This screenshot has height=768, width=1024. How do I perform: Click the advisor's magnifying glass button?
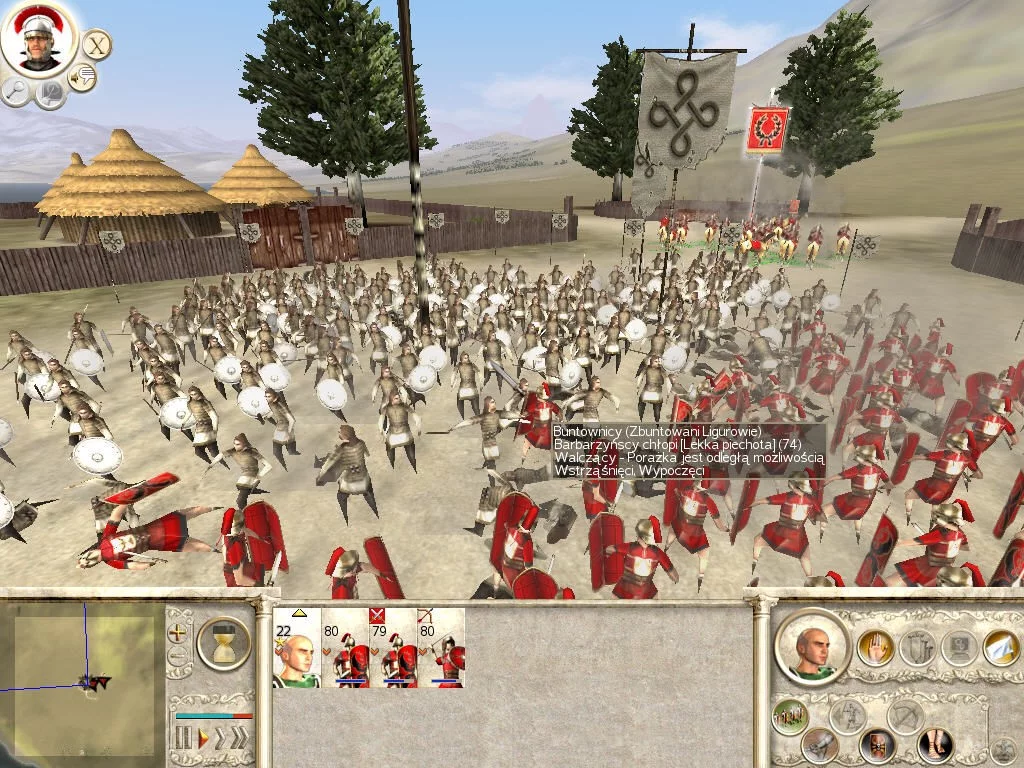pos(16,92)
